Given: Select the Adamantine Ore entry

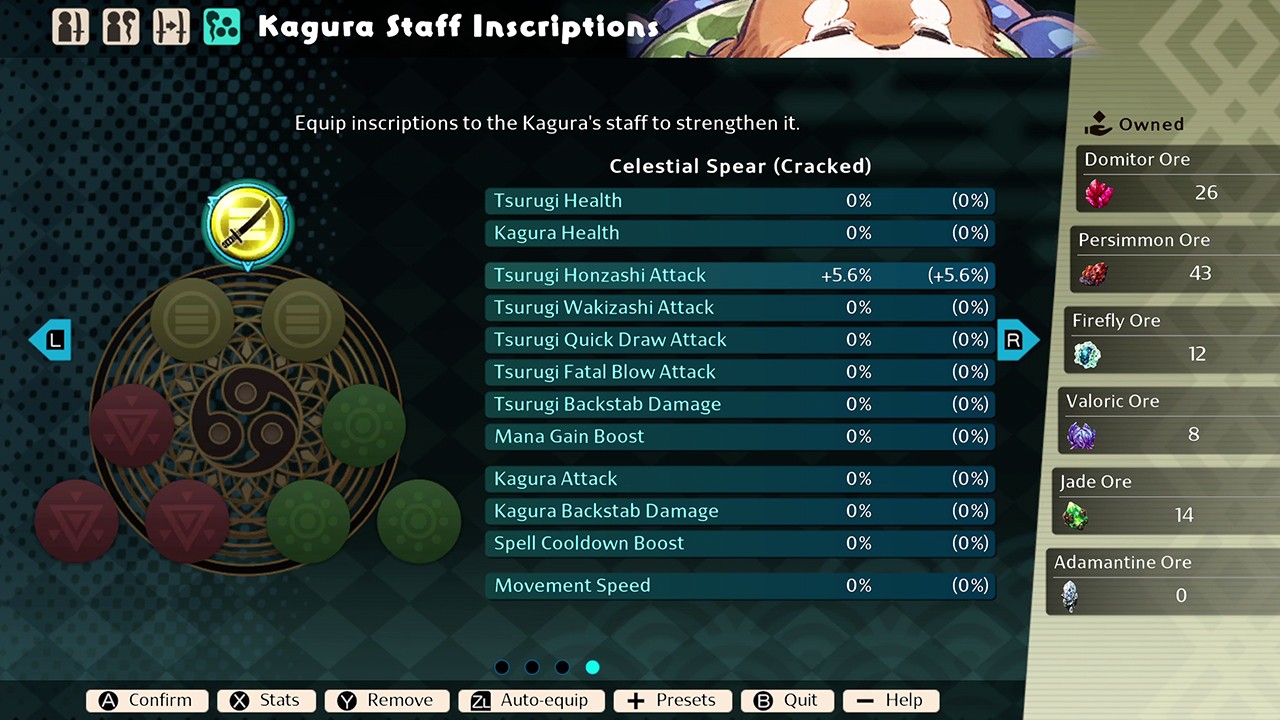Looking at the screenshot, I should 1160,581.
